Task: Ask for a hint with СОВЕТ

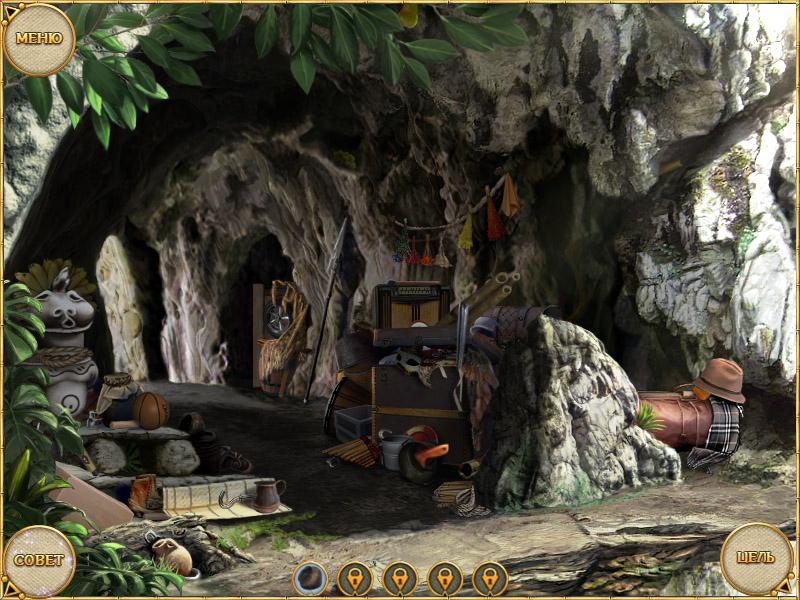Action: click(39, 559)
